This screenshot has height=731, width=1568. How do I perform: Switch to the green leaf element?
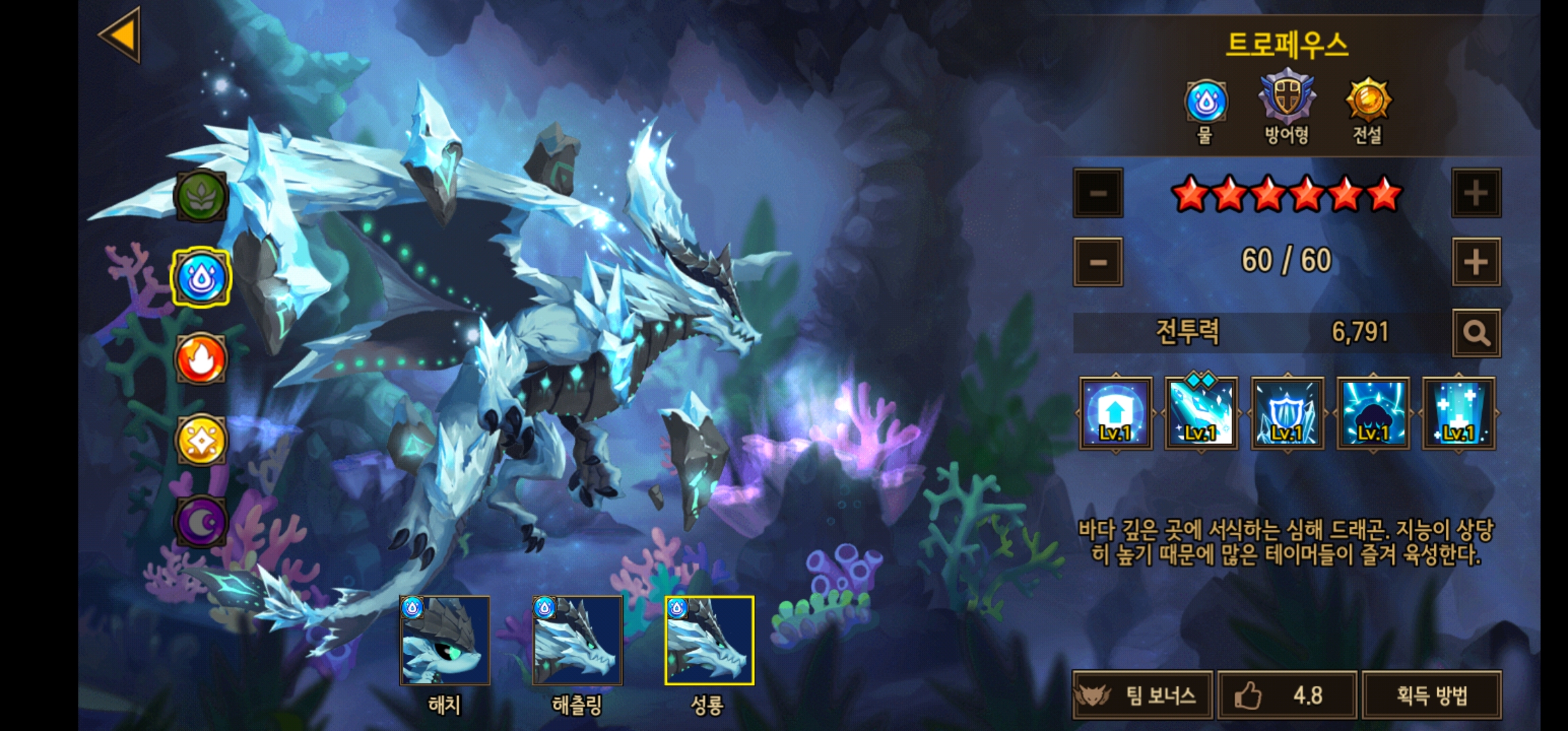(201, 196)
